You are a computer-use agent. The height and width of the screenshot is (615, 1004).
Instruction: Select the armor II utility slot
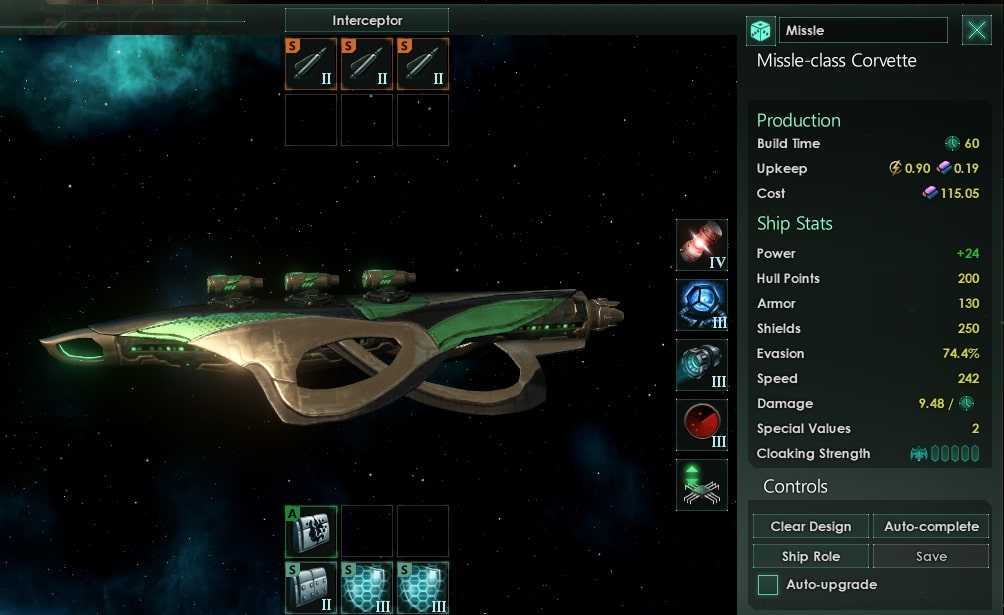(x=311, y=588)
